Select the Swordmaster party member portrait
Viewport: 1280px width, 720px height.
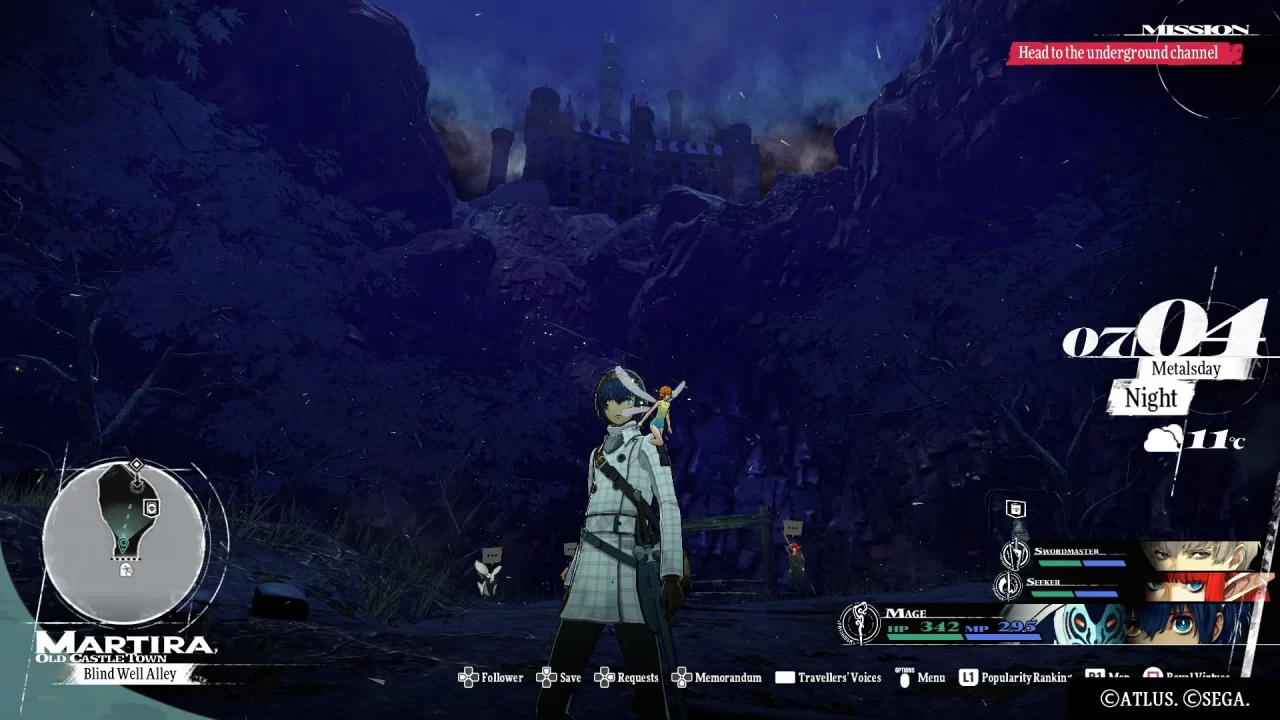tap(1198, 555)
